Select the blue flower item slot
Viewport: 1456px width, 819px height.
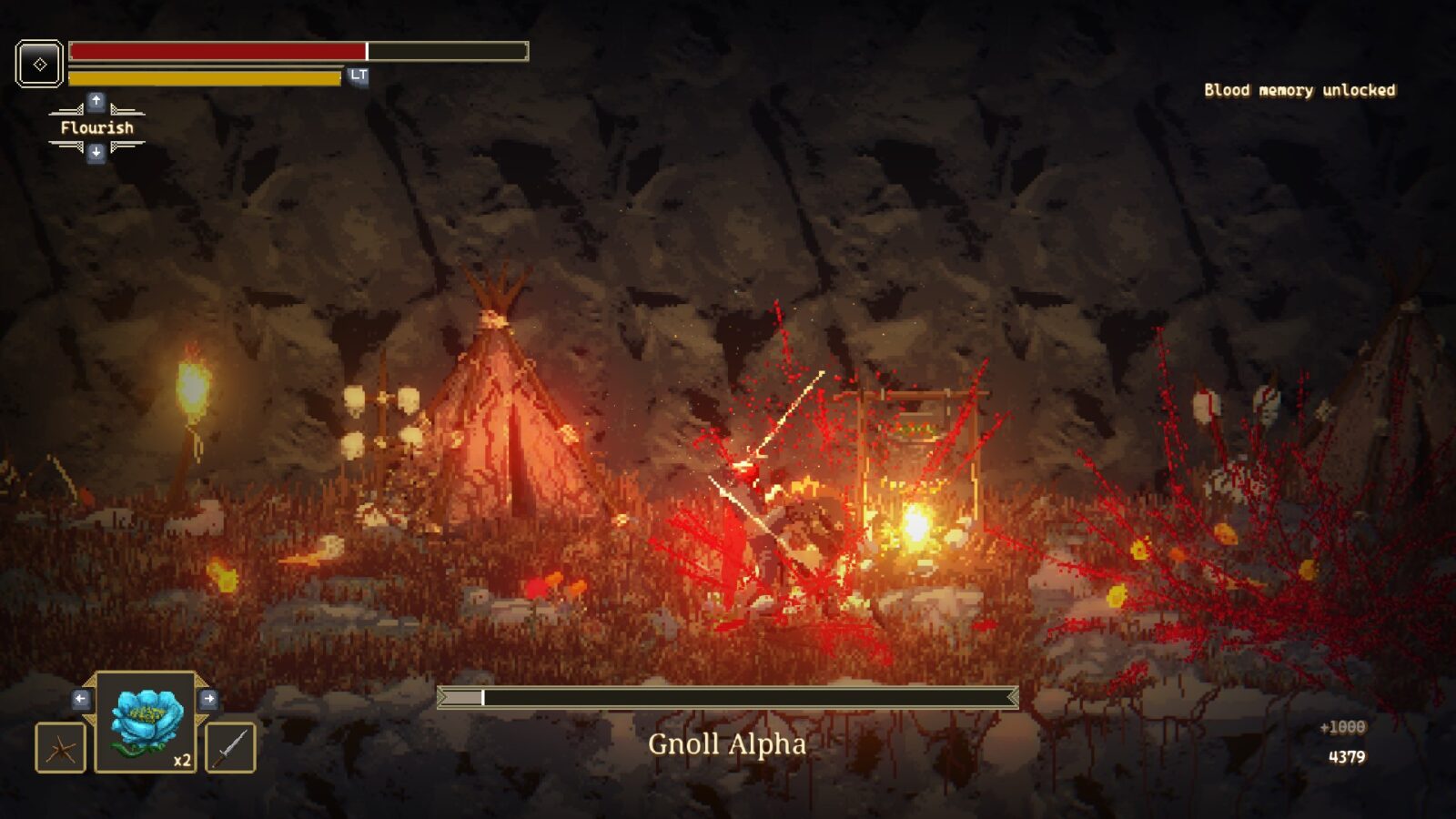(146, 723)
